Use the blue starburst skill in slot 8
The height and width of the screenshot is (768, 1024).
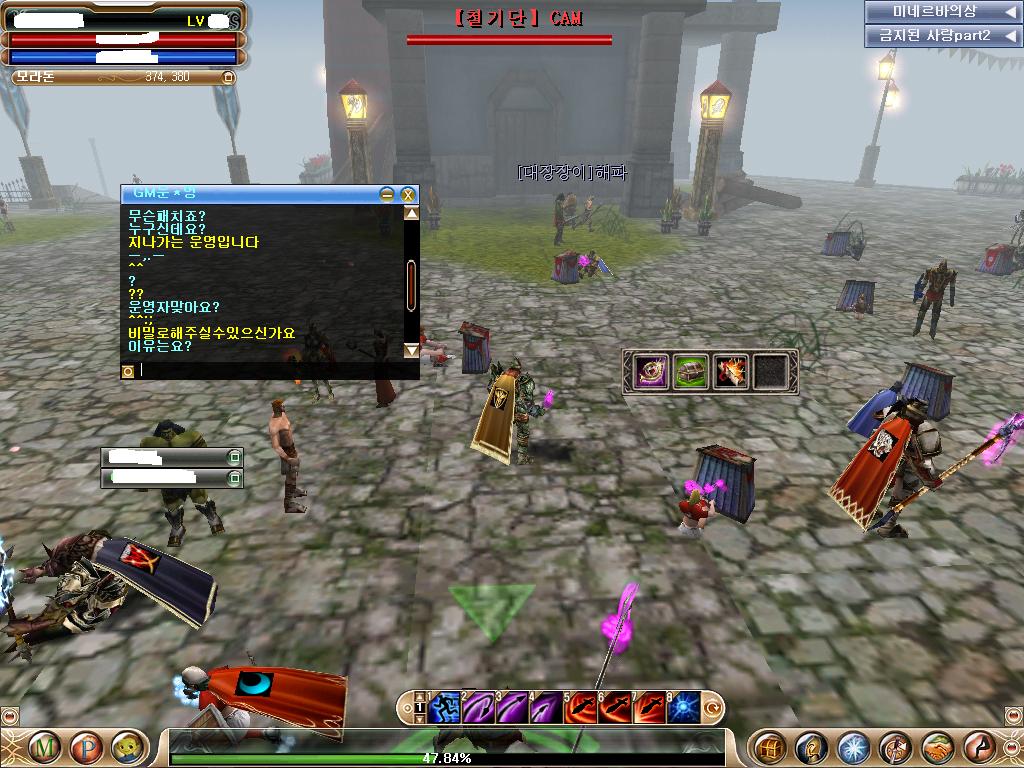(685, 707)
